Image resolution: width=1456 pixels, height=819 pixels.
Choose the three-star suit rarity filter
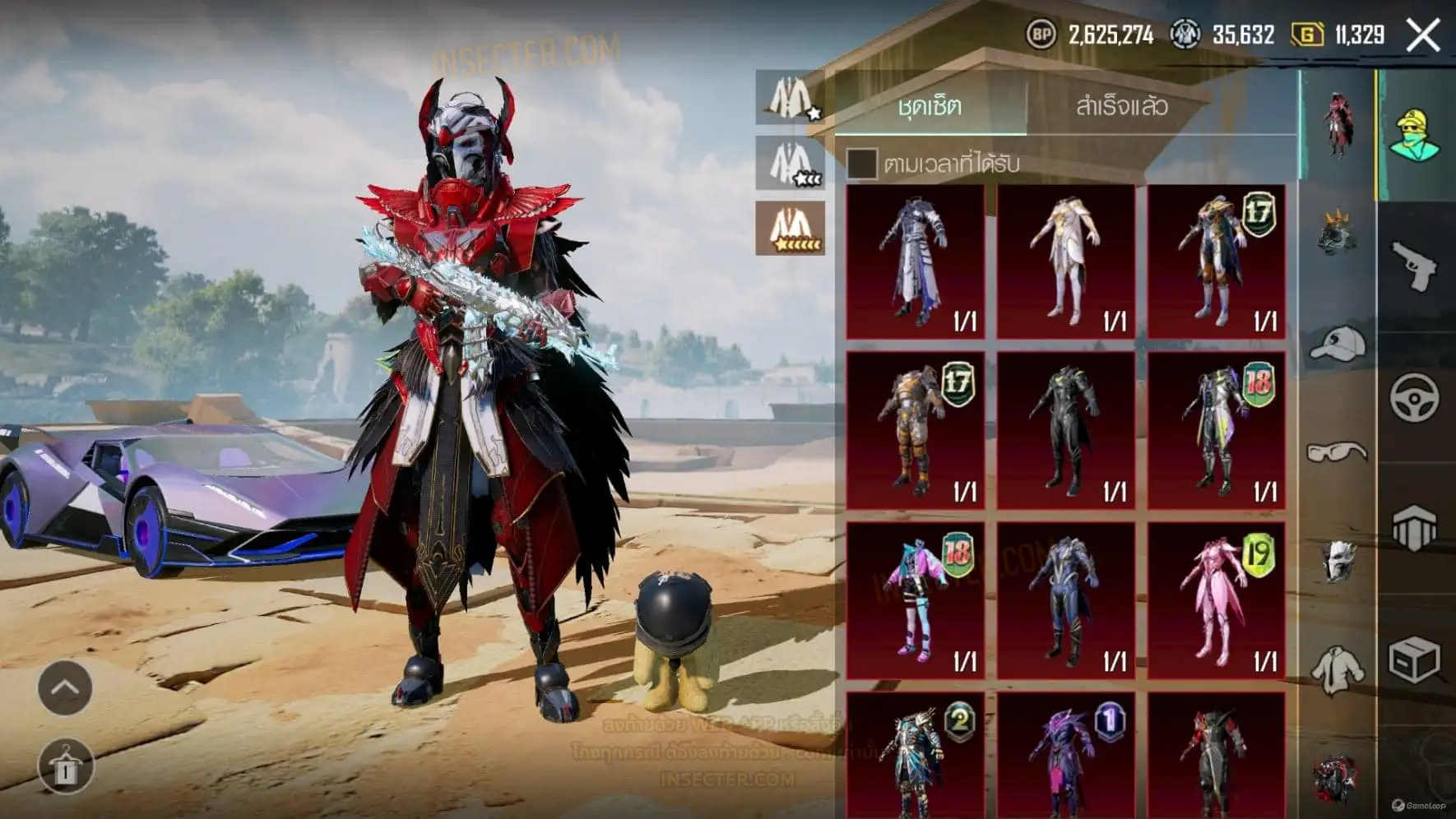point(791,163)
